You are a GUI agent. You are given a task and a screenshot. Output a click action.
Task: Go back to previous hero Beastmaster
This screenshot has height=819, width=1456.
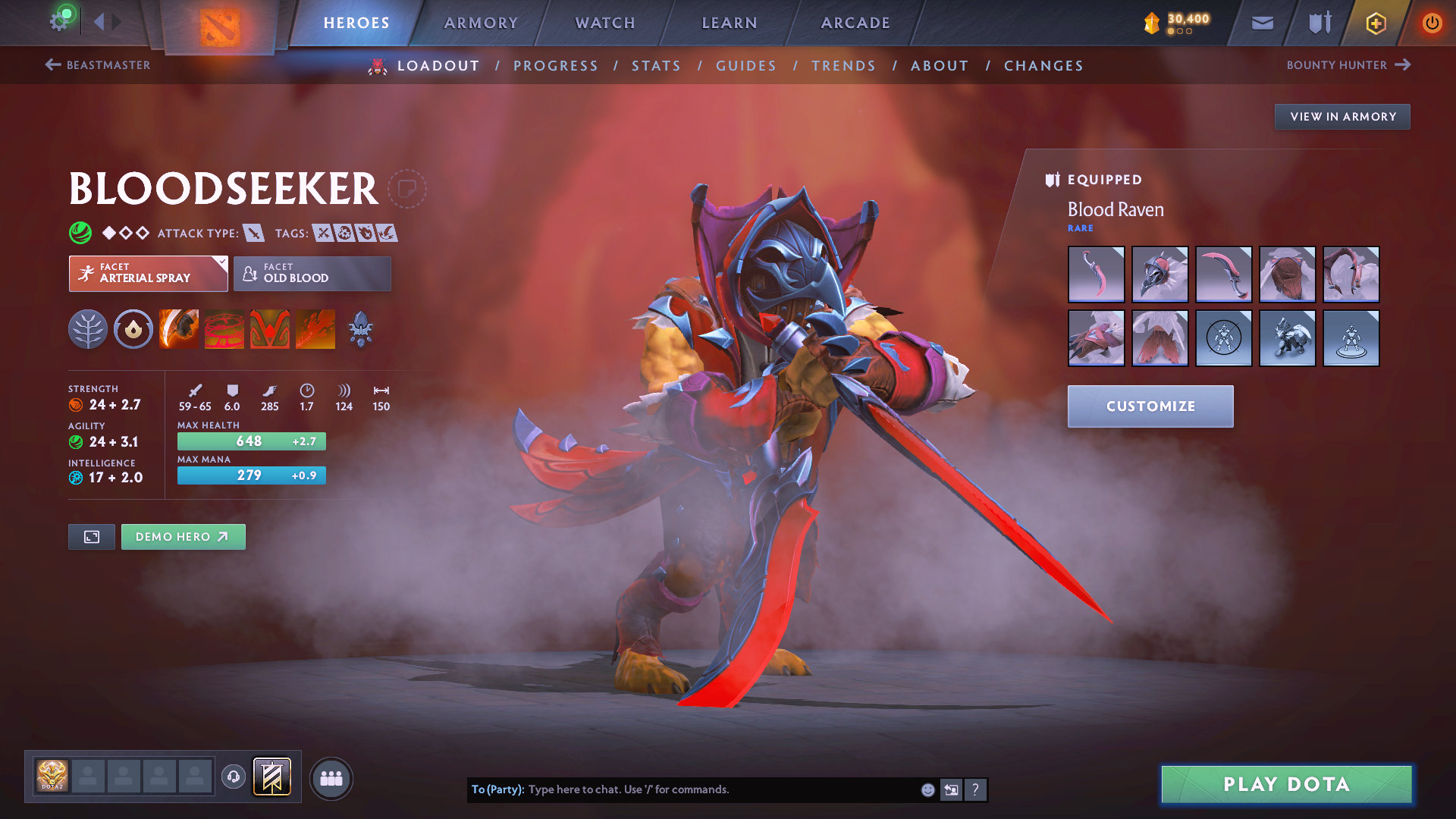[98, 65]
